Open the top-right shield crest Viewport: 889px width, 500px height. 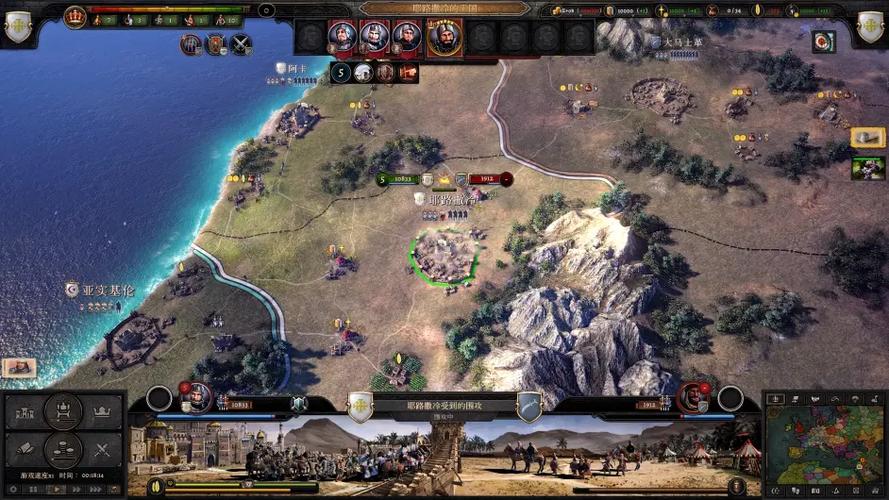click(870, 25)
